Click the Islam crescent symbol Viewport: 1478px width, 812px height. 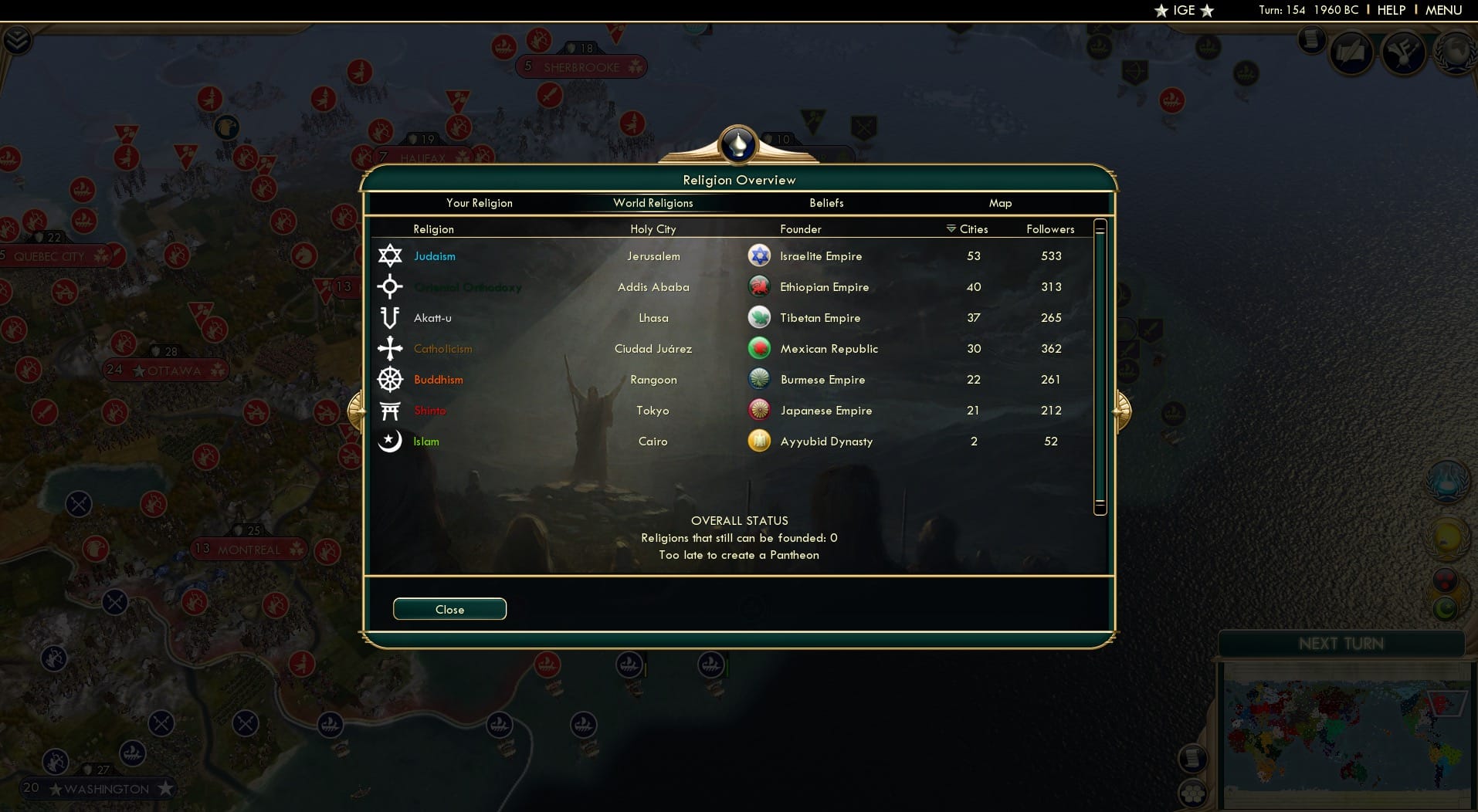[391, 442]
